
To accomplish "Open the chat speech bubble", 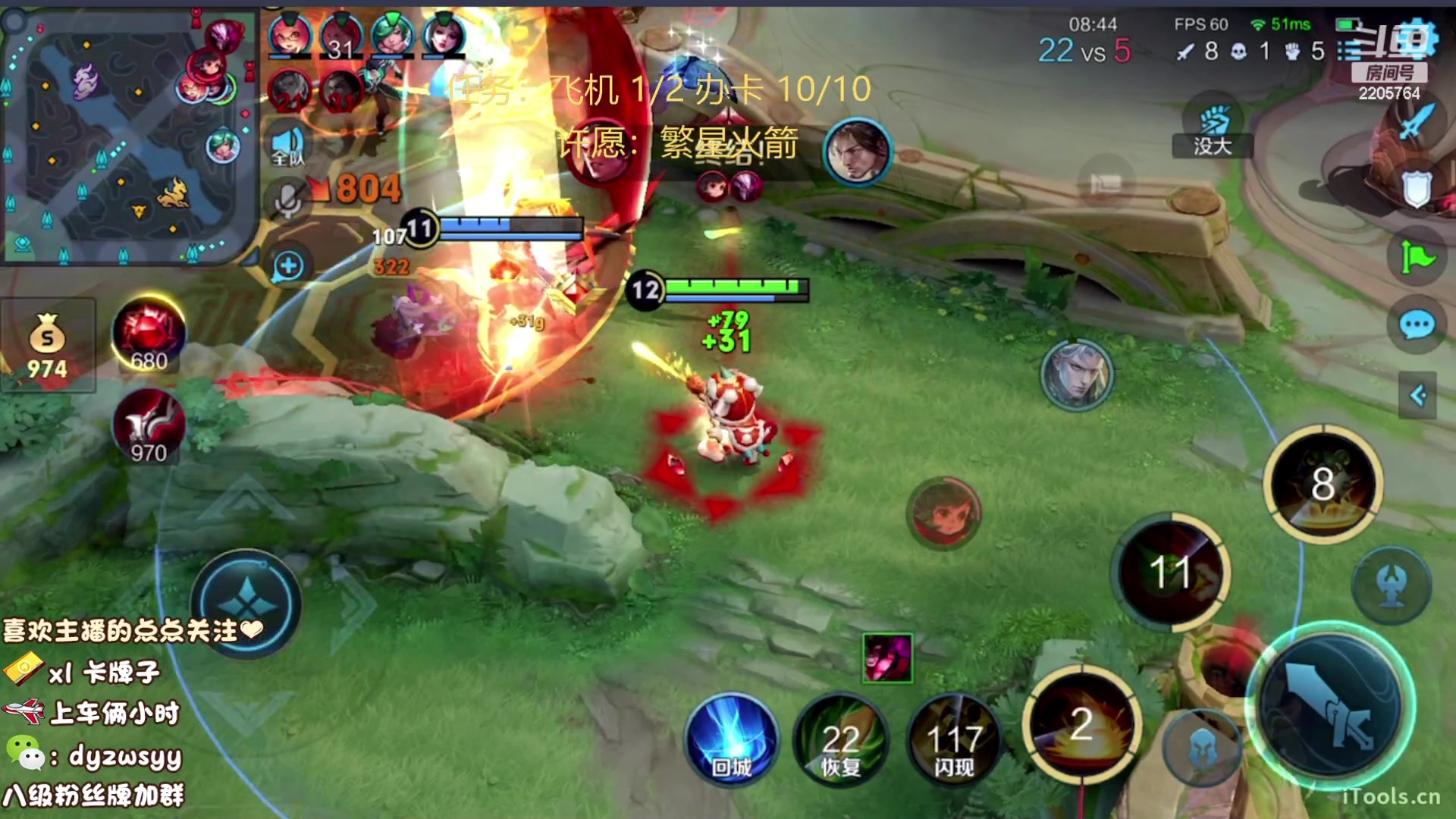I will tap(1416, 326).
